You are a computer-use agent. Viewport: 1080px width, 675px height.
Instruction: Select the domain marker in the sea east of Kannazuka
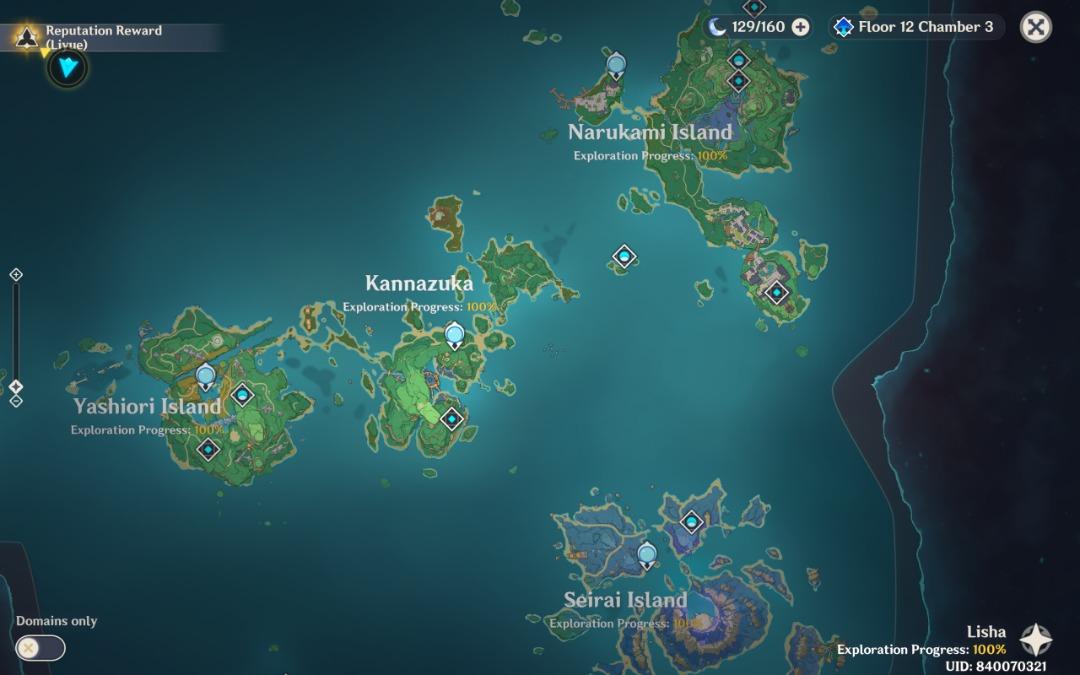[625, 258]
